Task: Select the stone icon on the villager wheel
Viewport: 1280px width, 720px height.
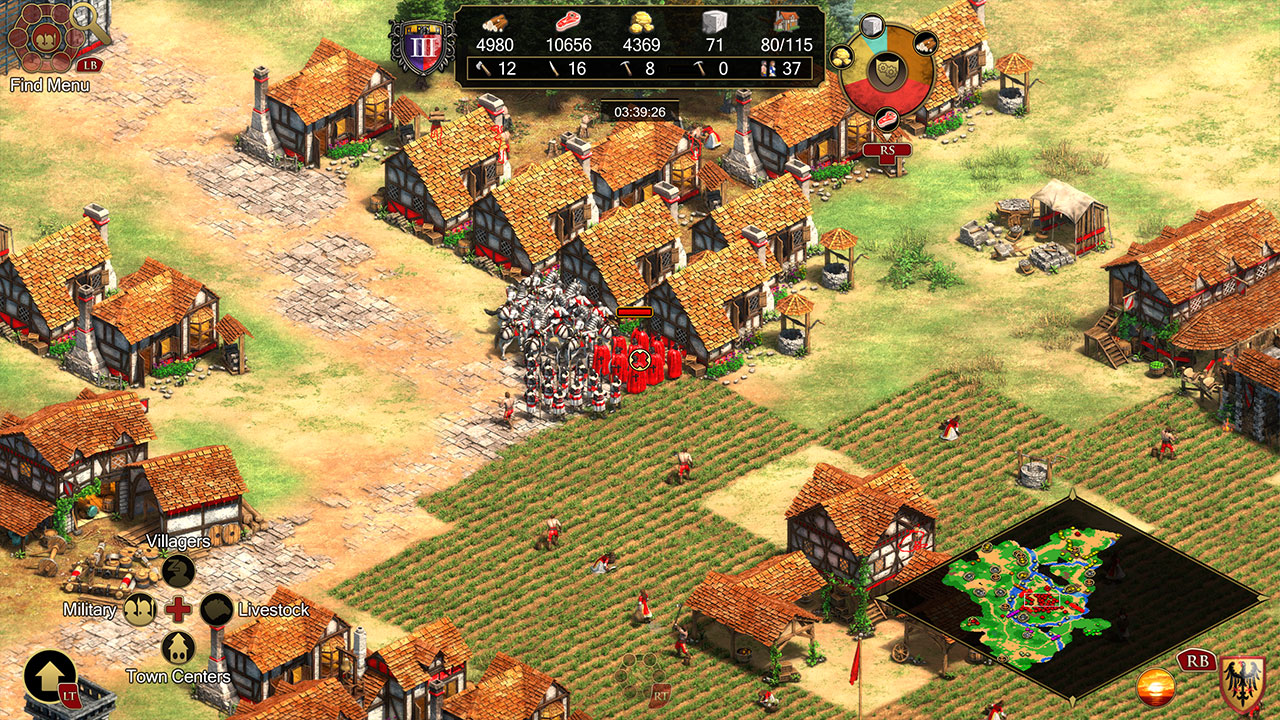Action: pos(872,25)
